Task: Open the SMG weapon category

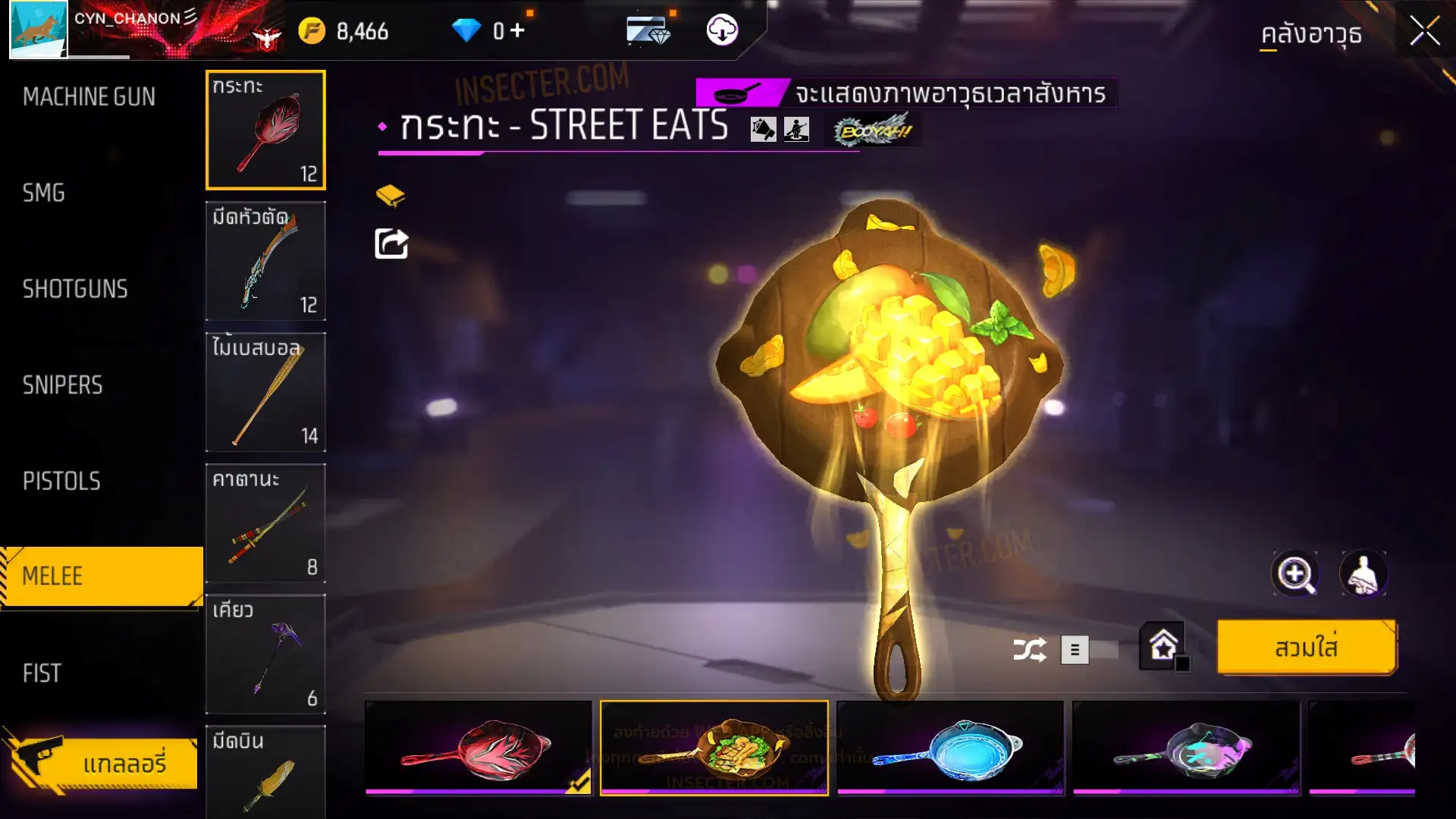Action: point(44,193)
